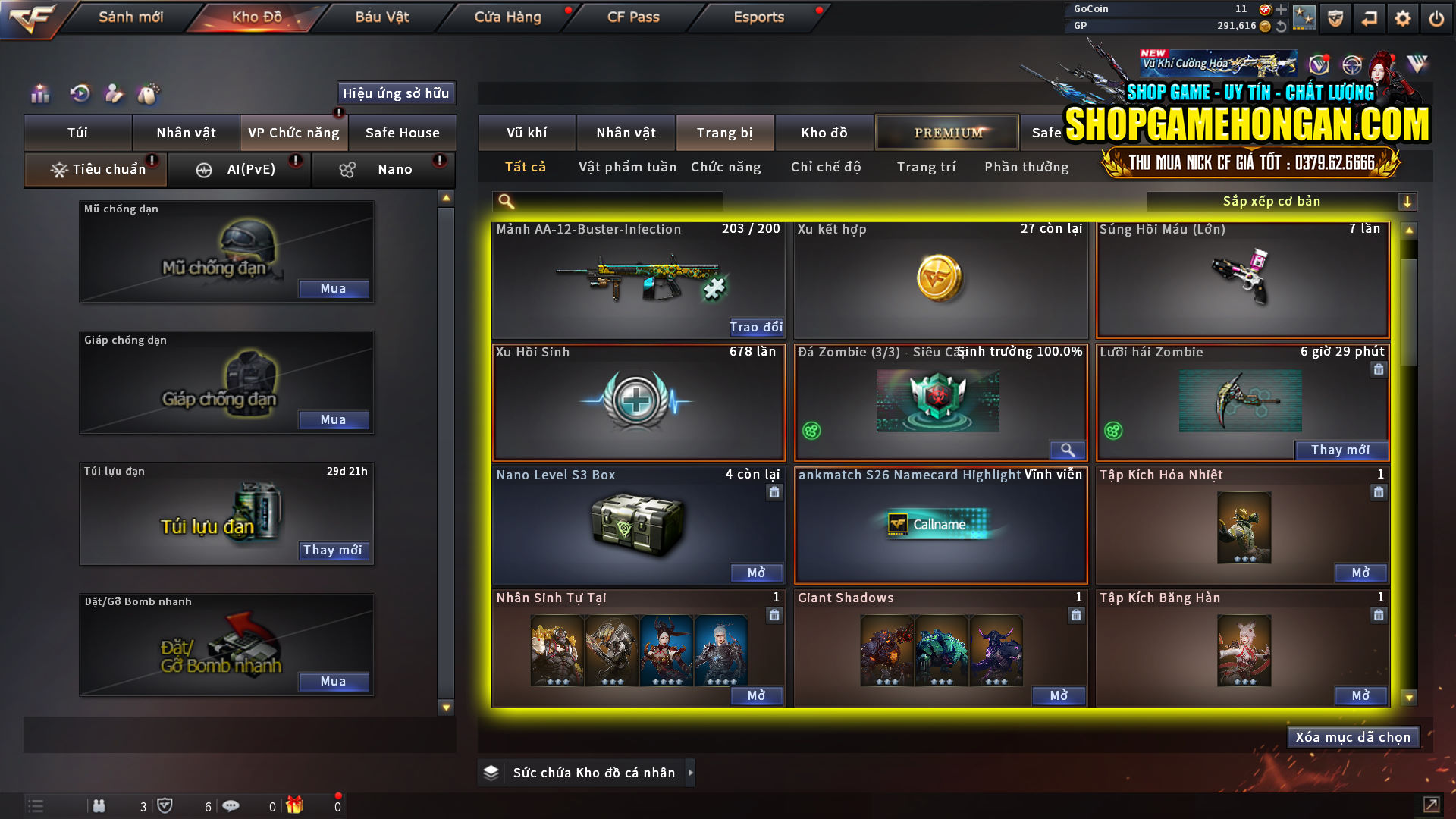Open the gift box icon with red notification

[x=296, y=806]
